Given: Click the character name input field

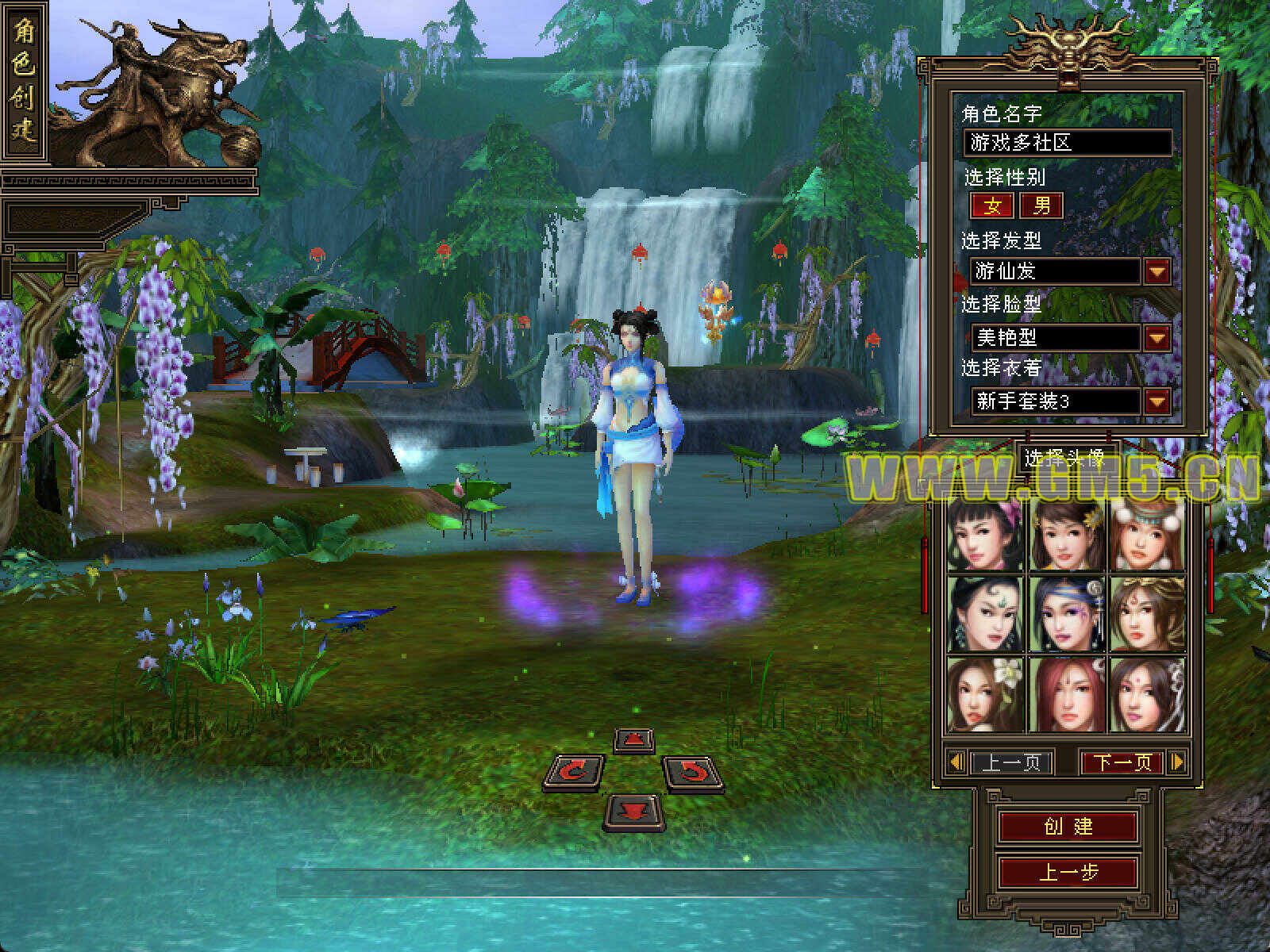Looking at the screenshot, I should coord(1068,143).
